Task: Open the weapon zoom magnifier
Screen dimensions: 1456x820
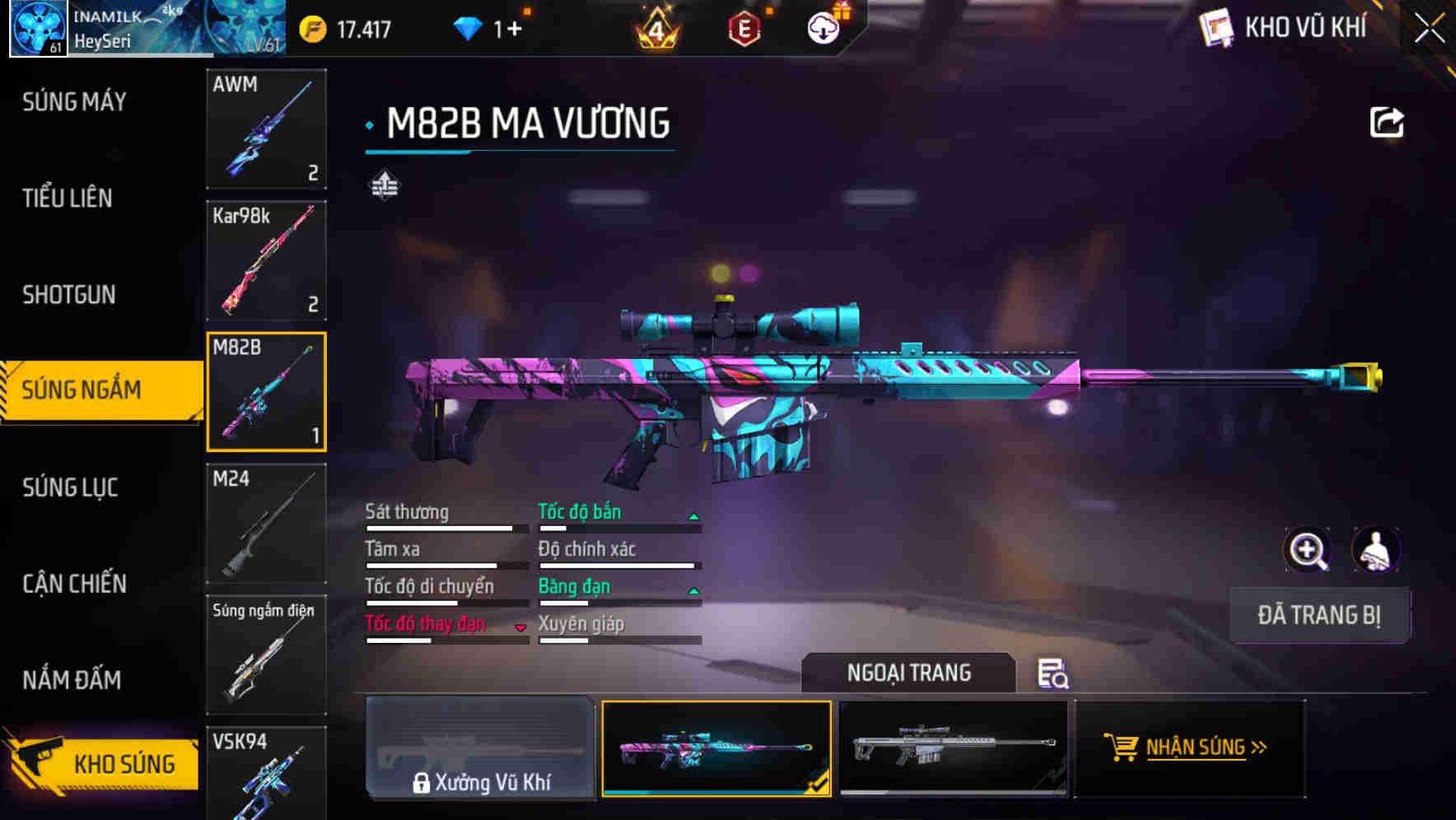Action: point(1309,550)
